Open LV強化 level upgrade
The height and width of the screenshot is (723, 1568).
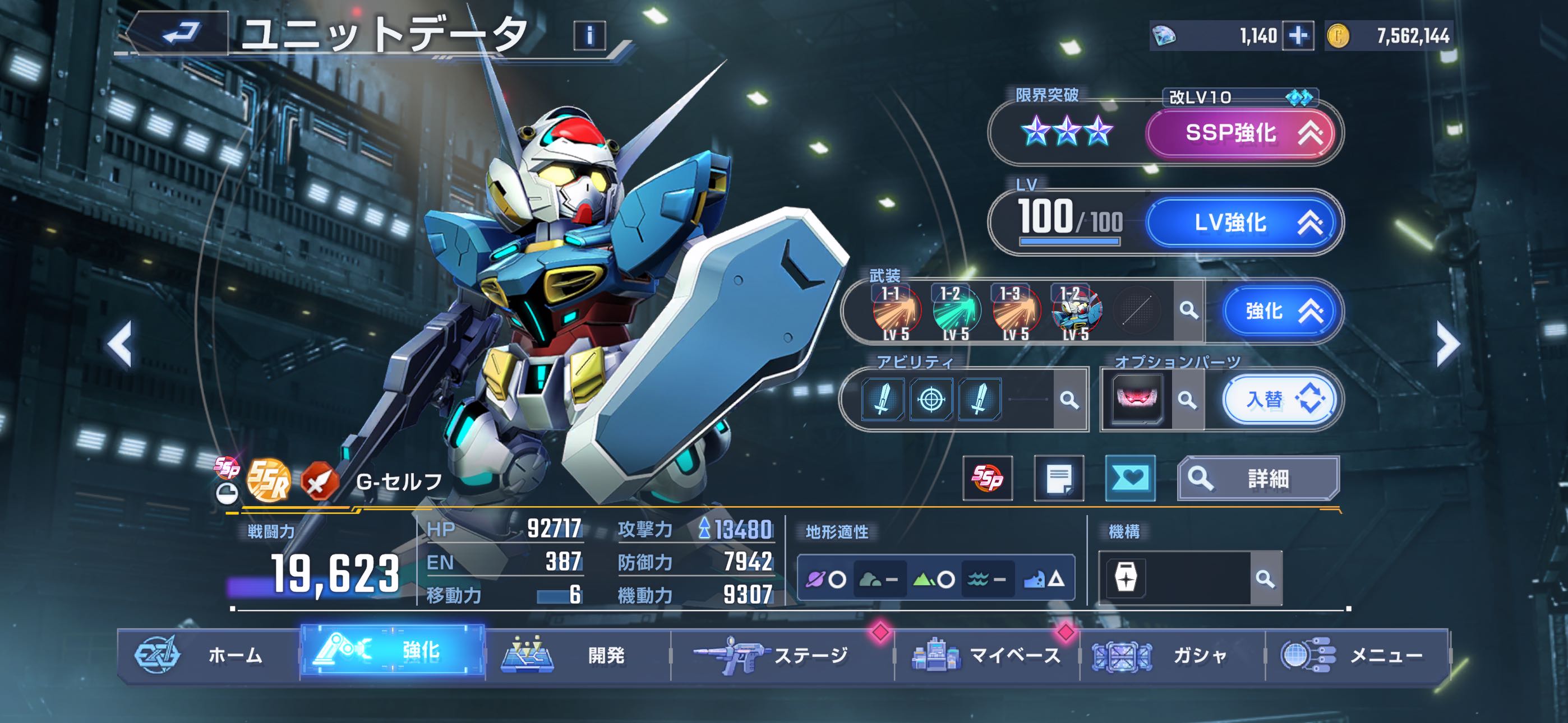pyautogui.click(x=1240, y=223)
